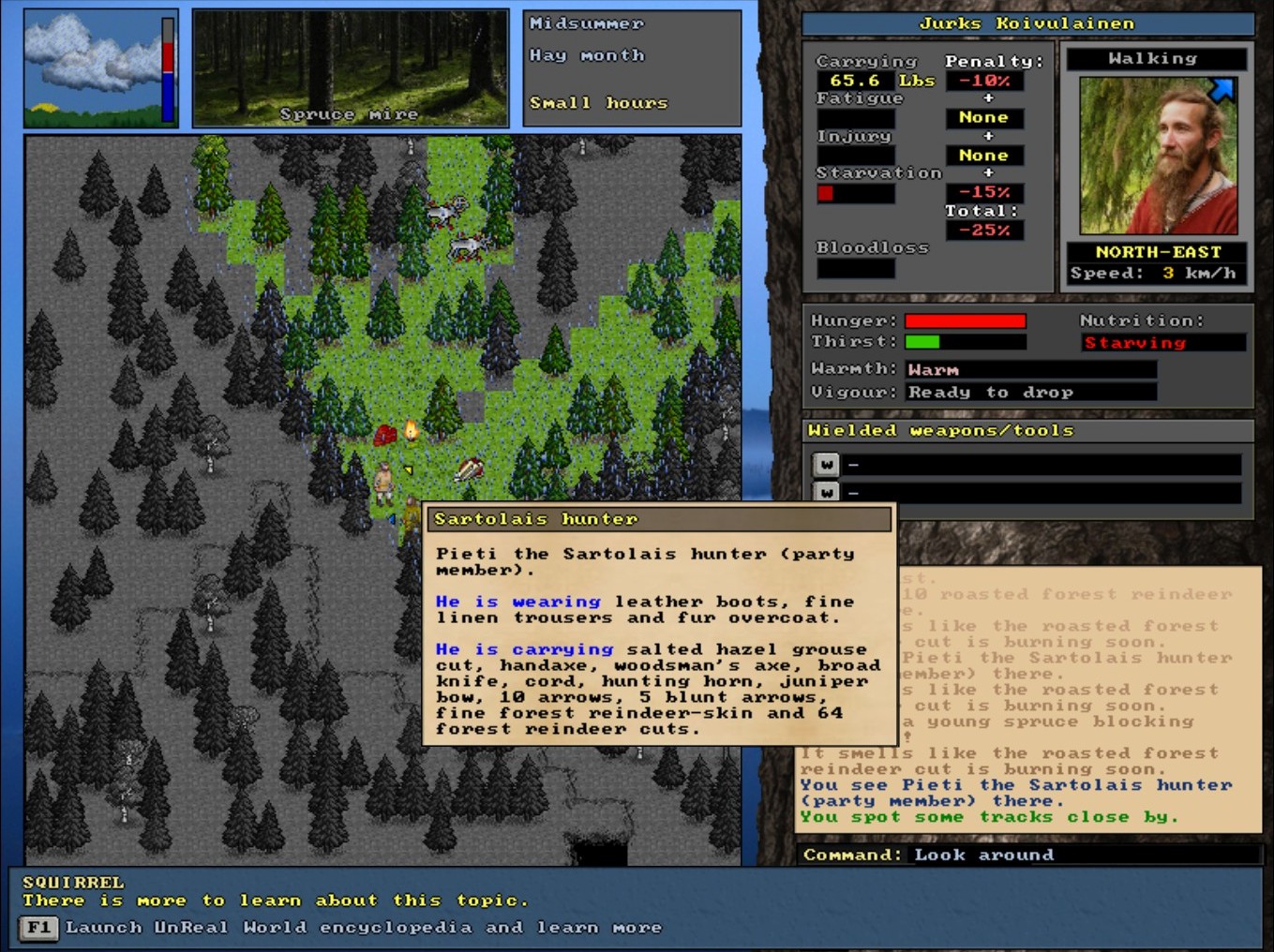This screenshot has width=1274, height=952.
Task: Click the Command: Look around bar
Action: 1027,855
